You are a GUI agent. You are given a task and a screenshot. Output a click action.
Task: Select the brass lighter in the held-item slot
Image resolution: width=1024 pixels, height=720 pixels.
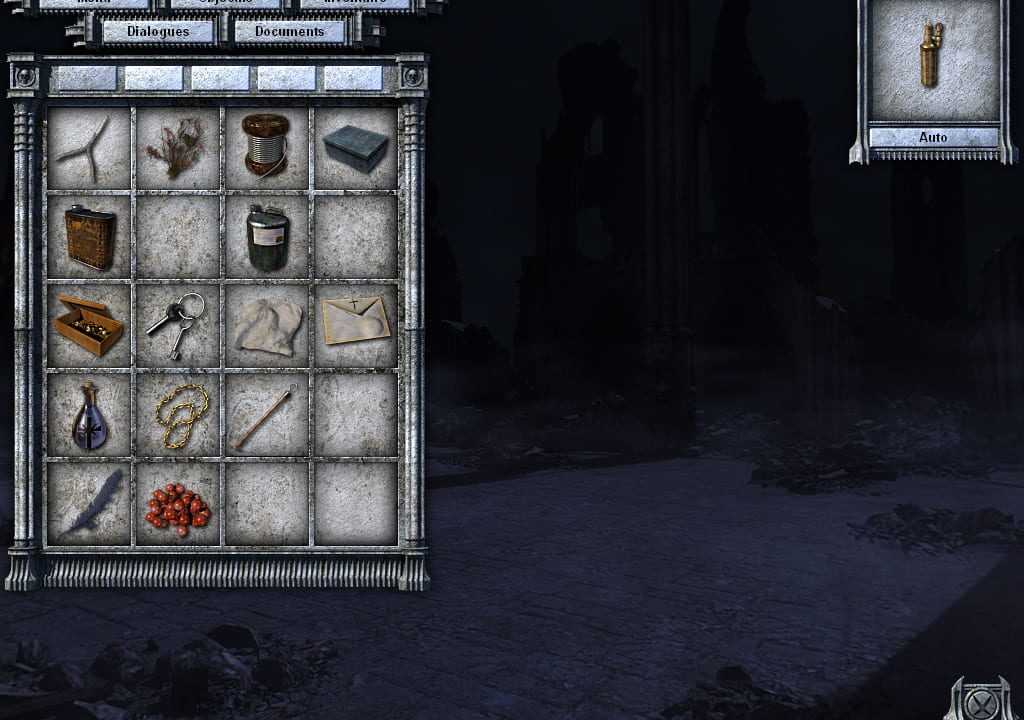pos(932,57)
